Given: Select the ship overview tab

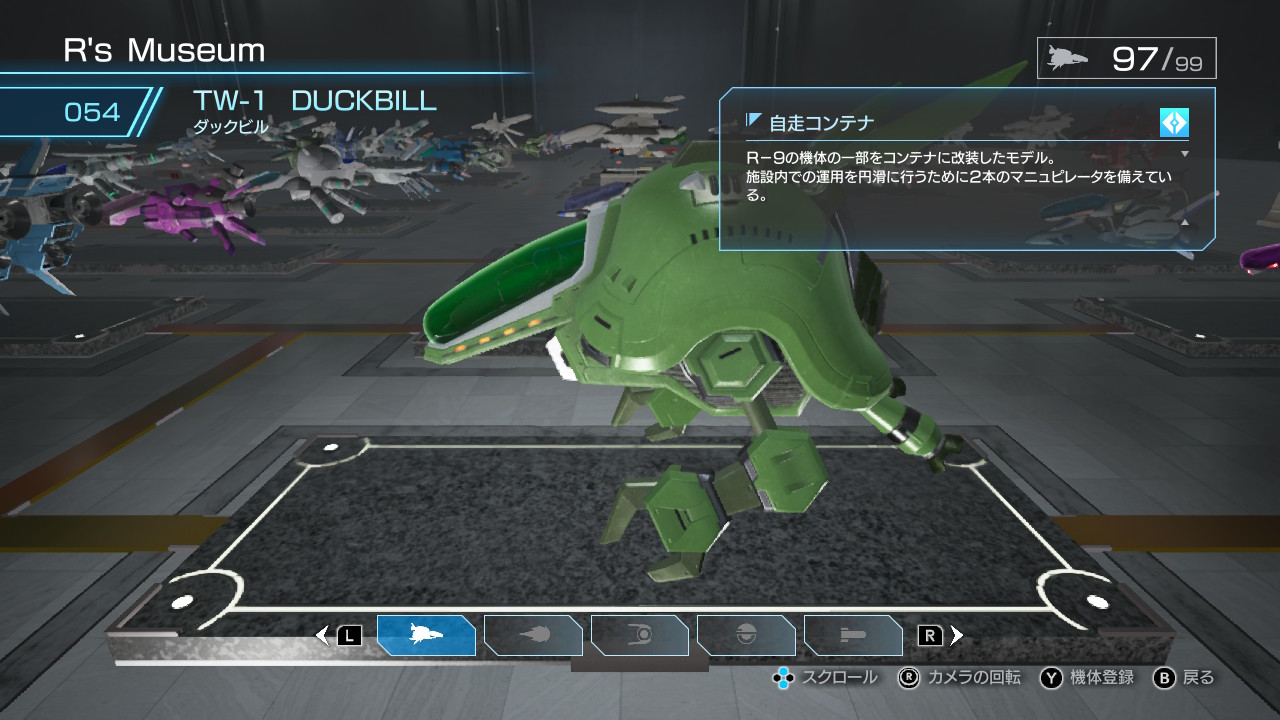Looking at the screenshot, I should pyautogui.click(x=426, y=635).
